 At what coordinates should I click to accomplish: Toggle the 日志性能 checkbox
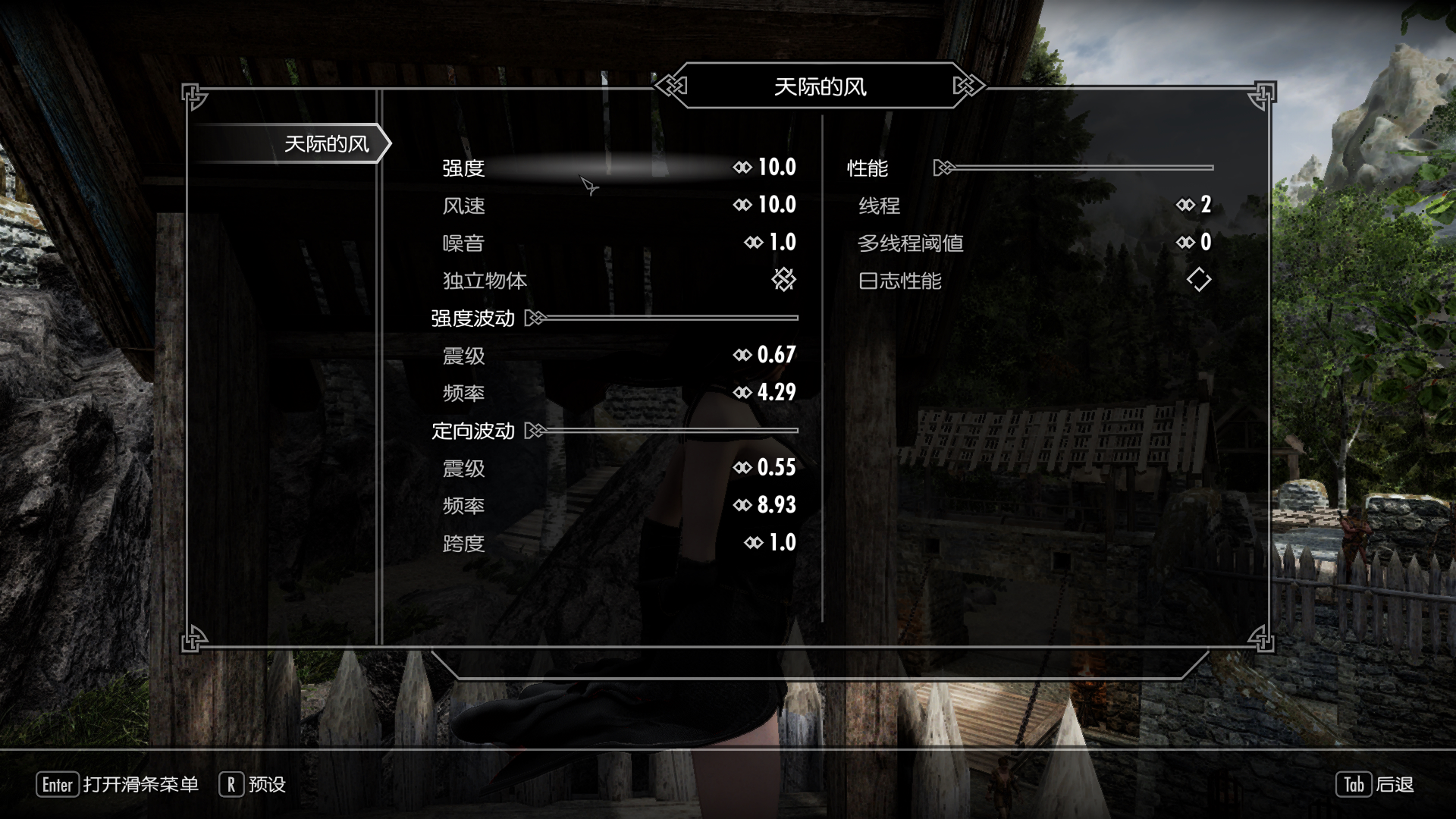tap(1198, 280)
